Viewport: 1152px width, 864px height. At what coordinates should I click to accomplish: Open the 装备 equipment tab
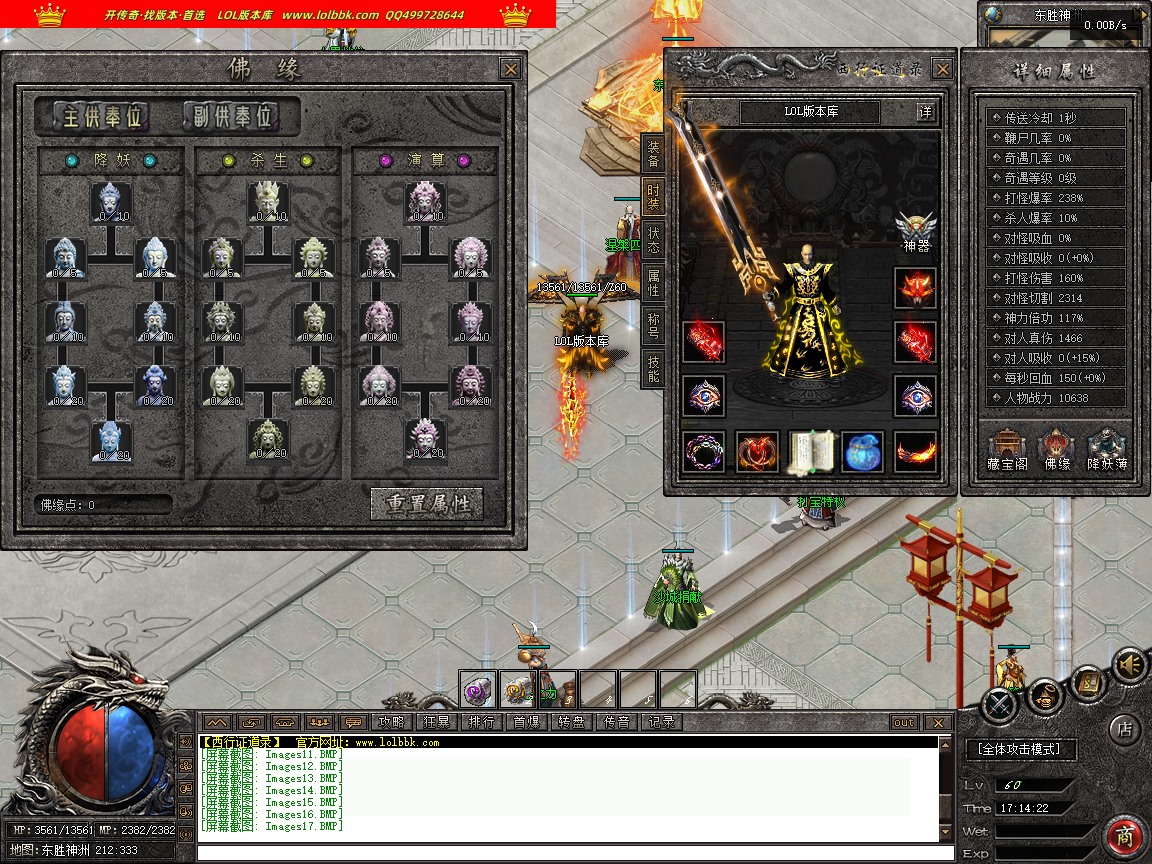(653, 154)
